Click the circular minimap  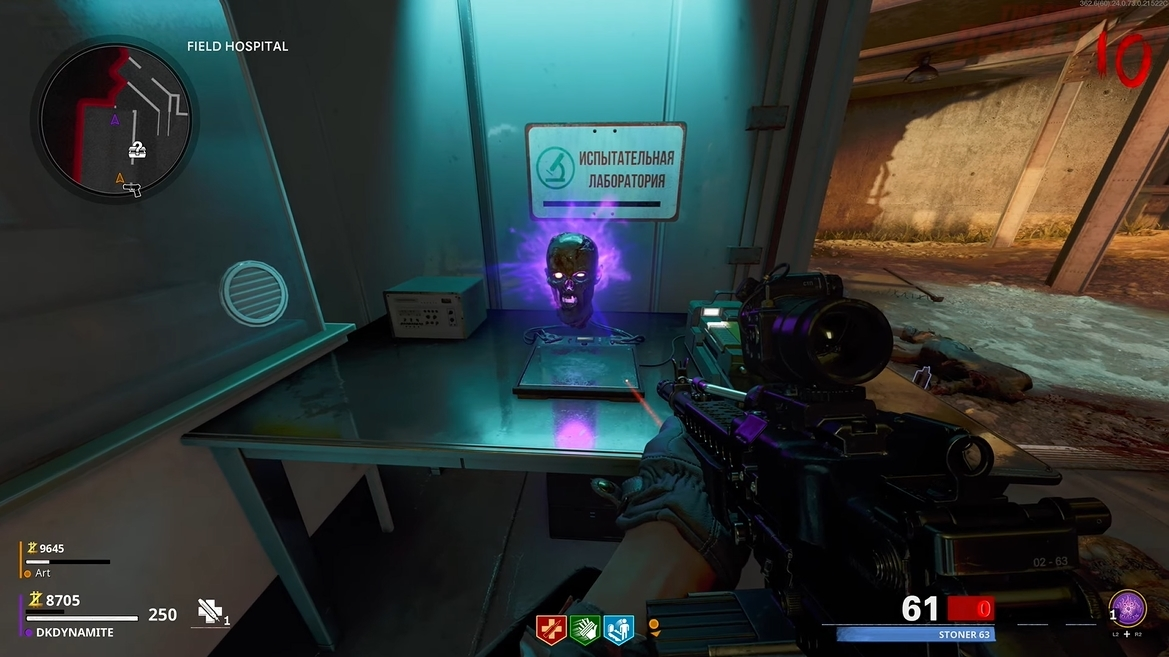115,120
